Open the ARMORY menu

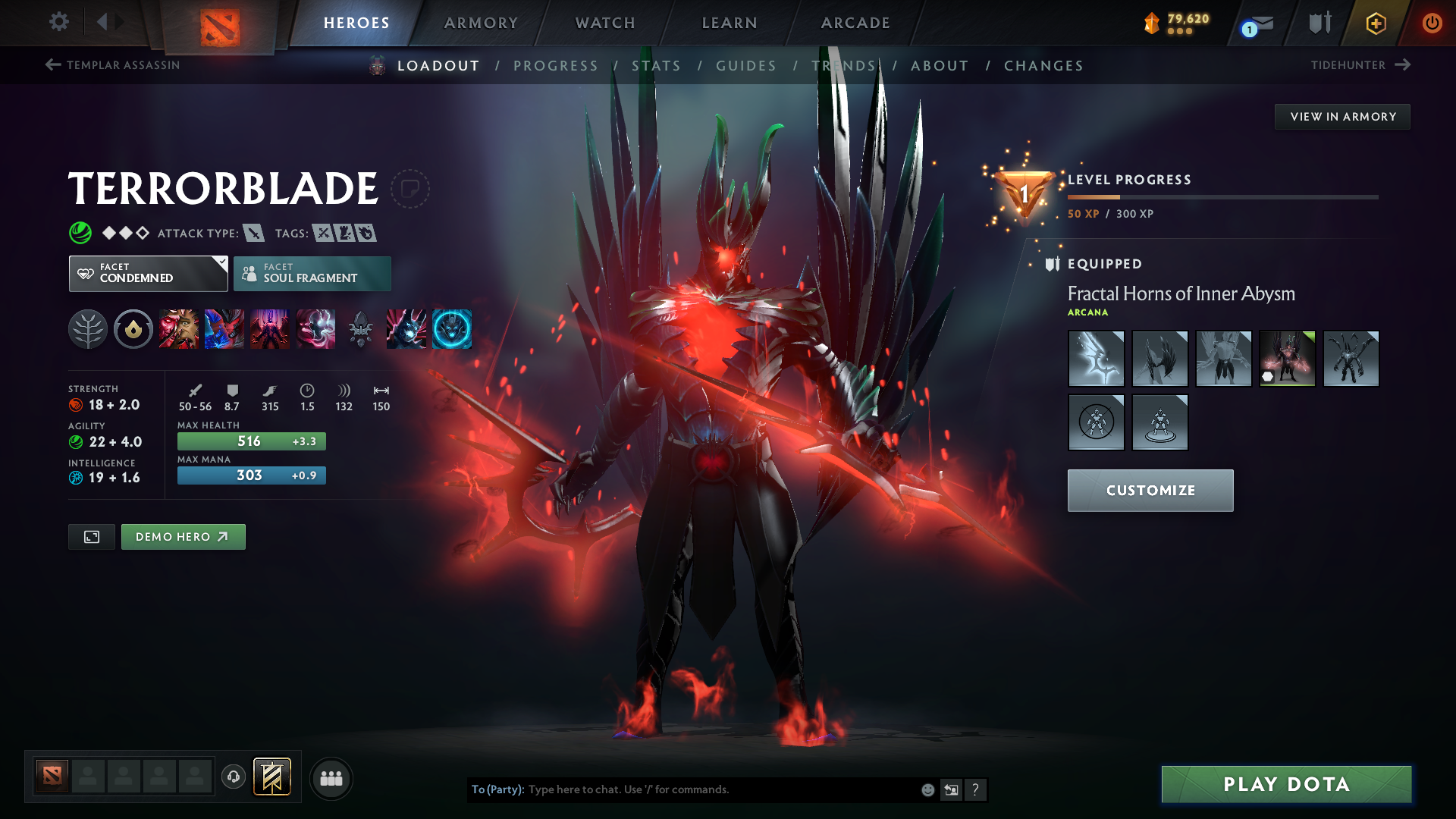481,22
